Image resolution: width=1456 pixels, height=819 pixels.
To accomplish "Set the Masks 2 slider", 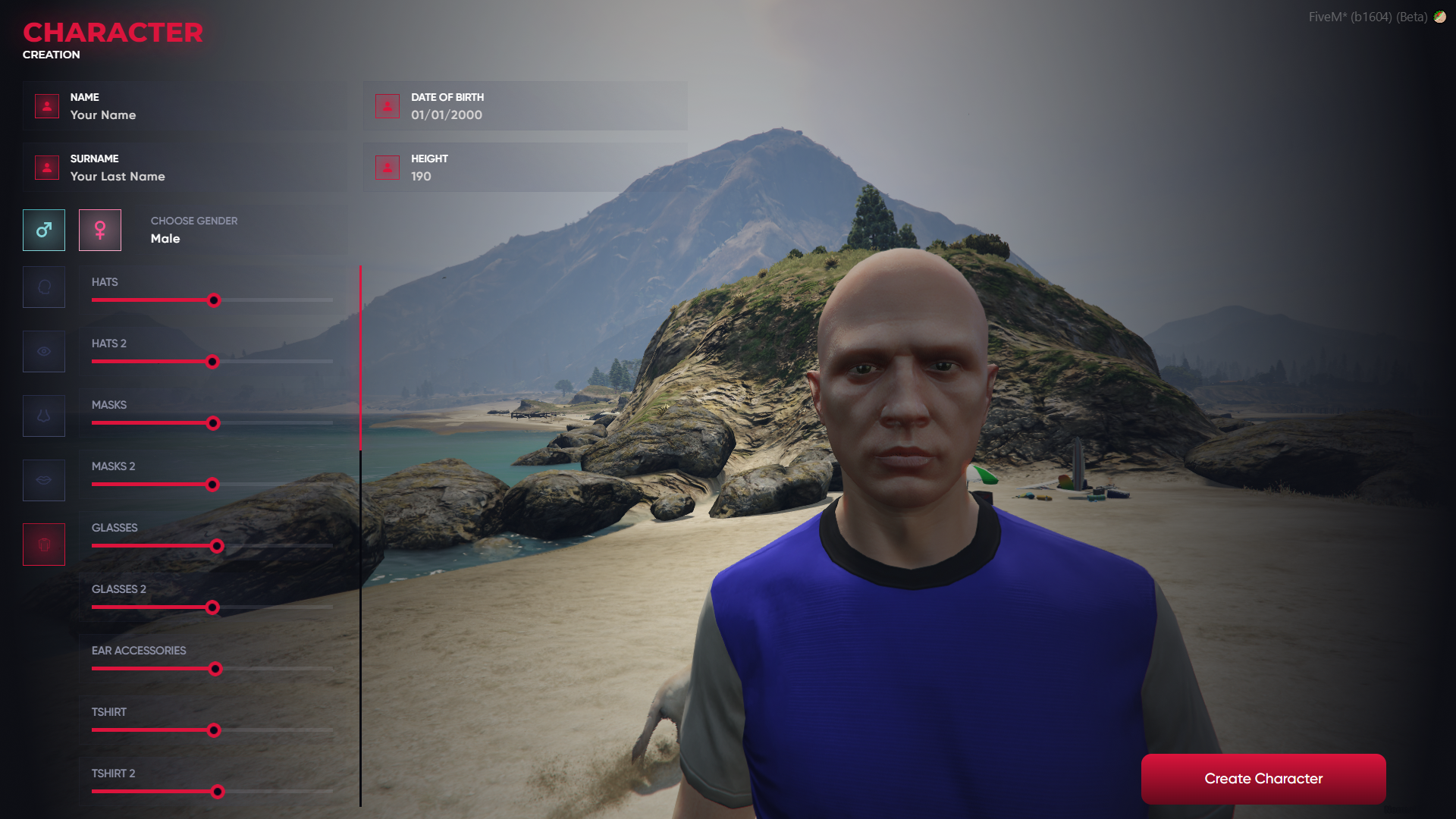I will pyautogui.click(x=212, y=485).
